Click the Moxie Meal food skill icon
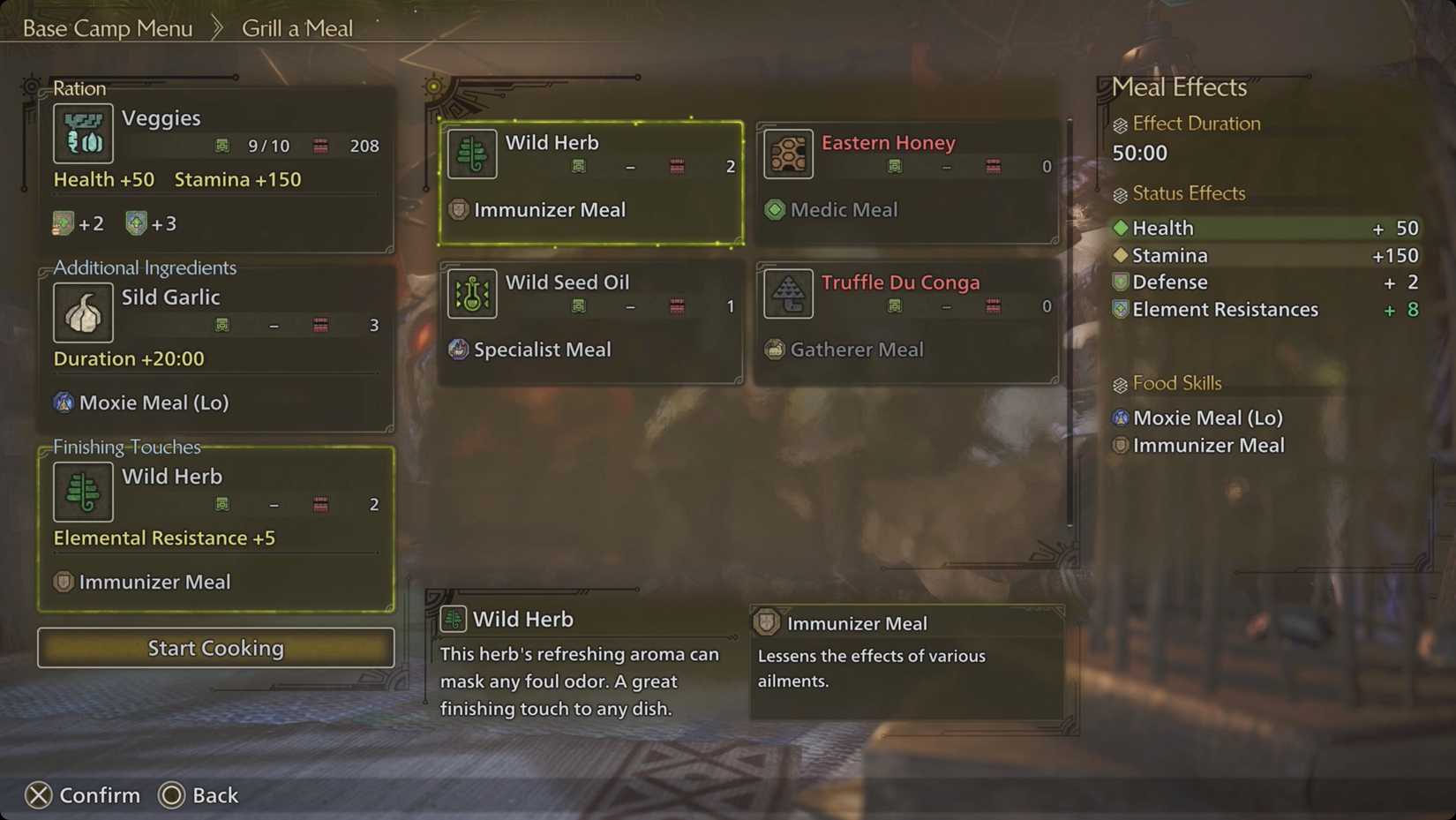Screen dimensions: 1456x820 coord(1121,418)
